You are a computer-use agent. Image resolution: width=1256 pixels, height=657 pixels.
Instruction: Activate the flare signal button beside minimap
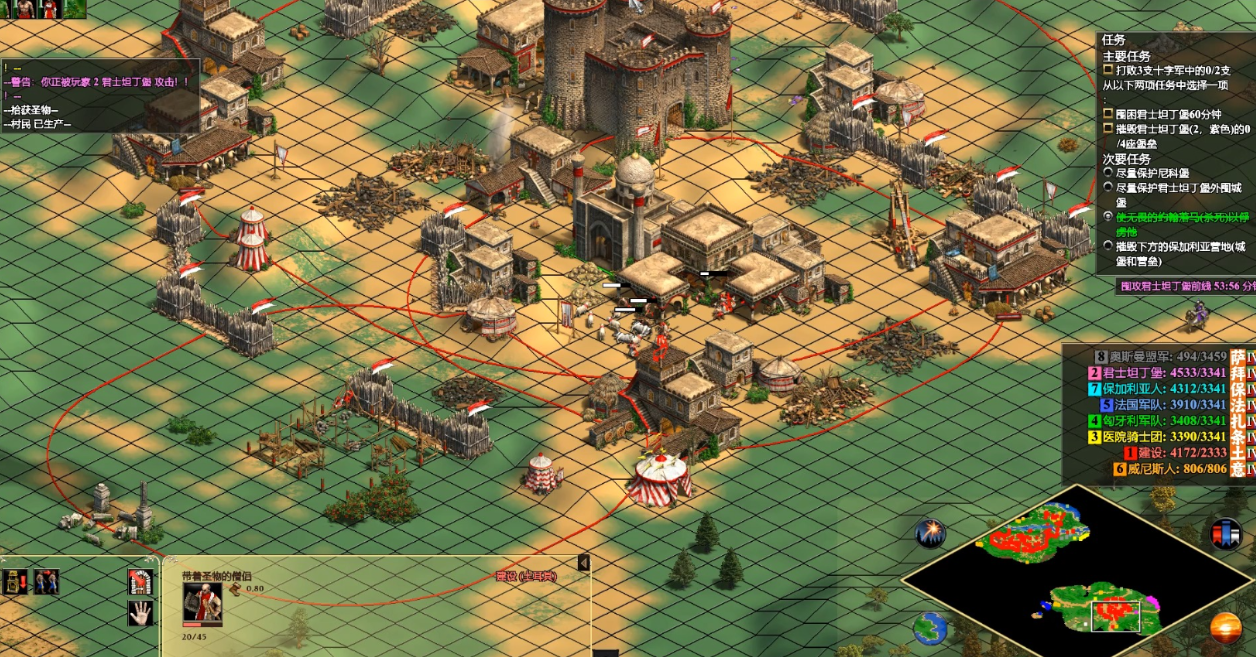930,533
